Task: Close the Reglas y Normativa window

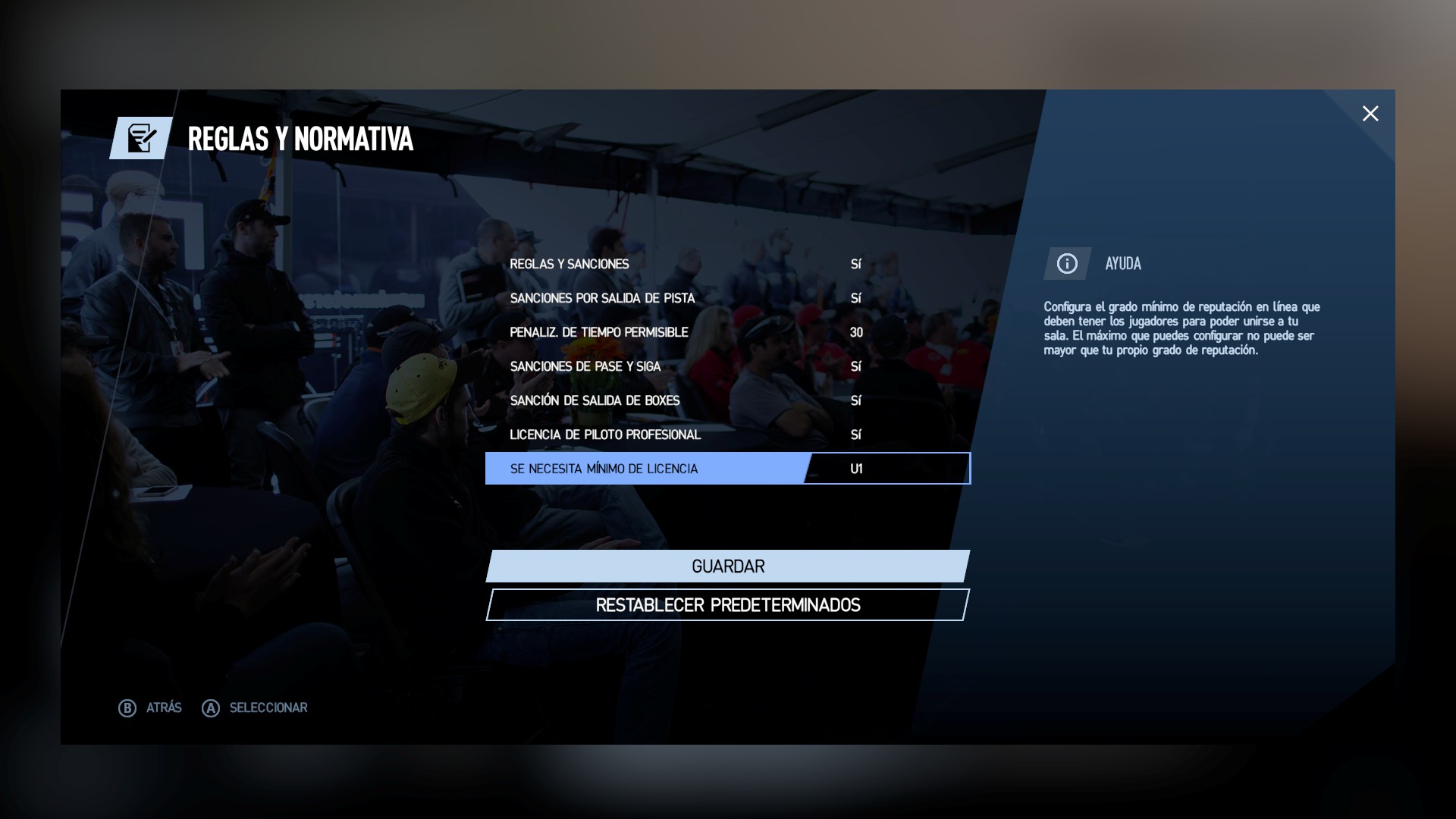Action: click(x=1370, y=114)
